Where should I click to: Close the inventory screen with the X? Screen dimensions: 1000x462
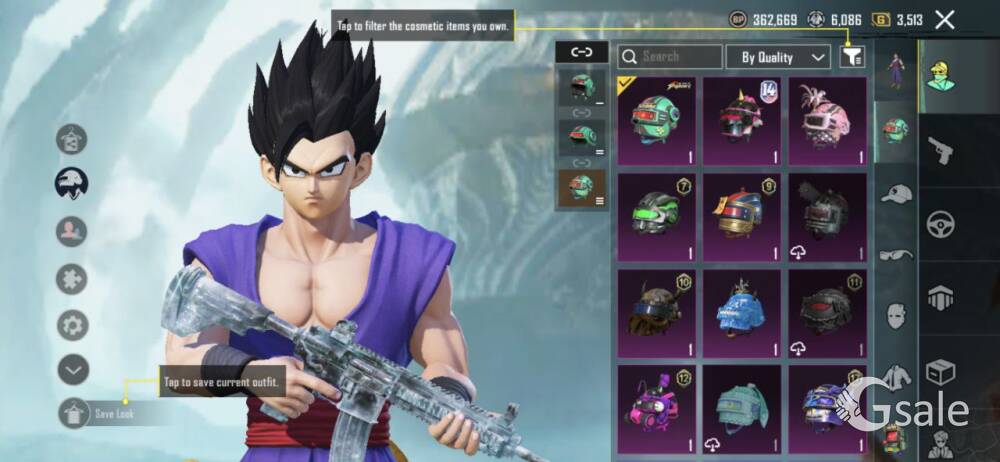tap(944, 19)
